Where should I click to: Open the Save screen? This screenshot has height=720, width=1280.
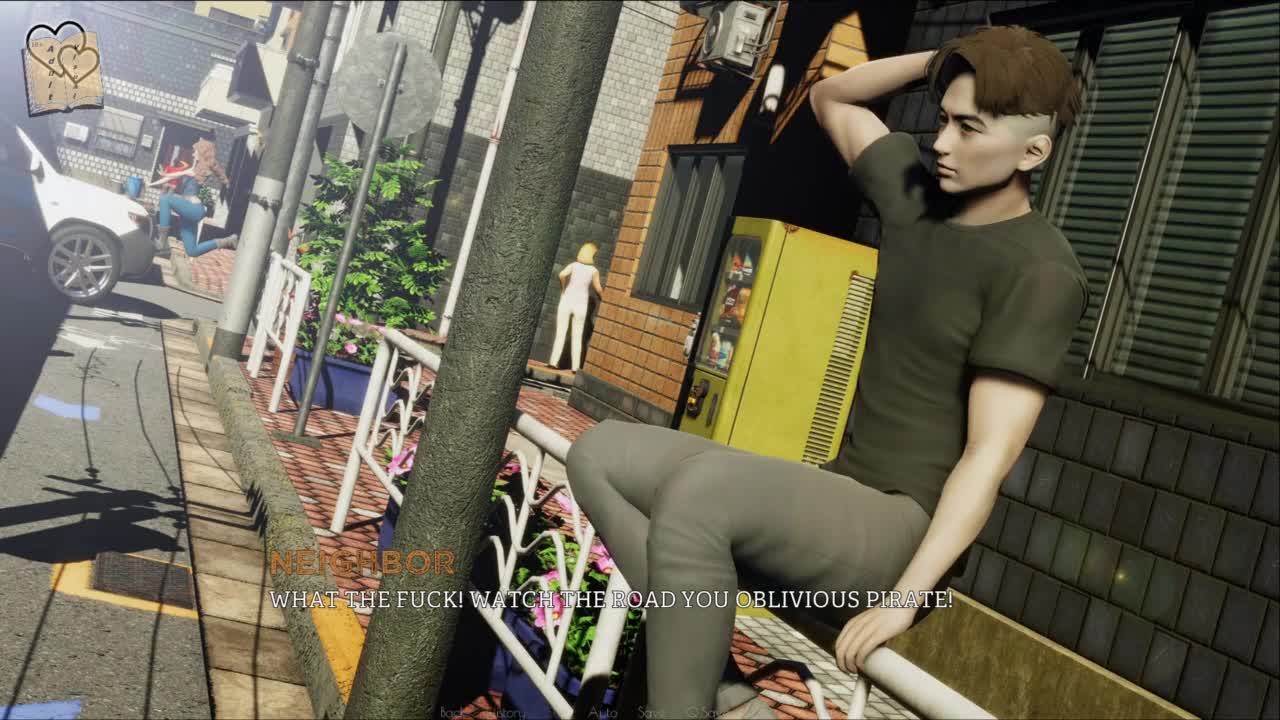click(x=651, y=712)
